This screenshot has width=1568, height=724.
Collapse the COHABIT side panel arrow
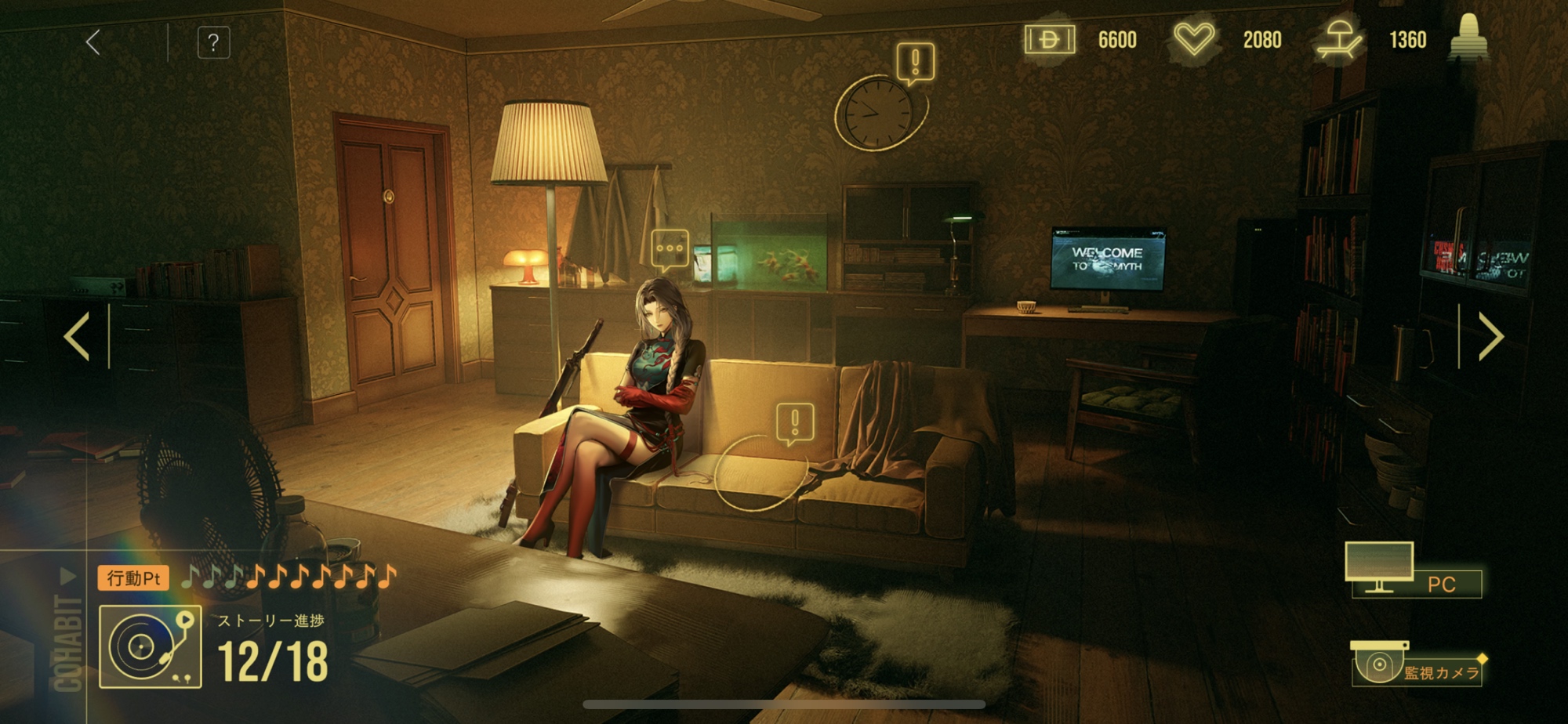pos(68,577)
